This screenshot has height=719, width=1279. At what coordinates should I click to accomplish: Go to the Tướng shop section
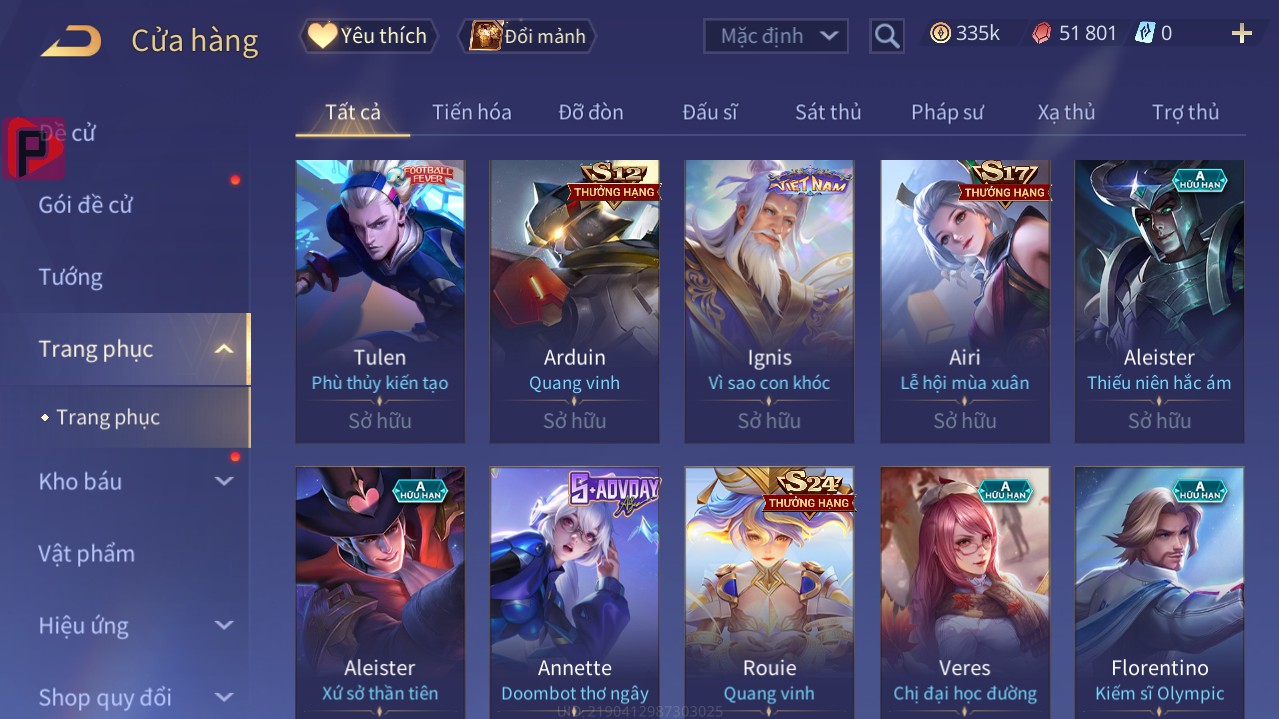[70, 277]
